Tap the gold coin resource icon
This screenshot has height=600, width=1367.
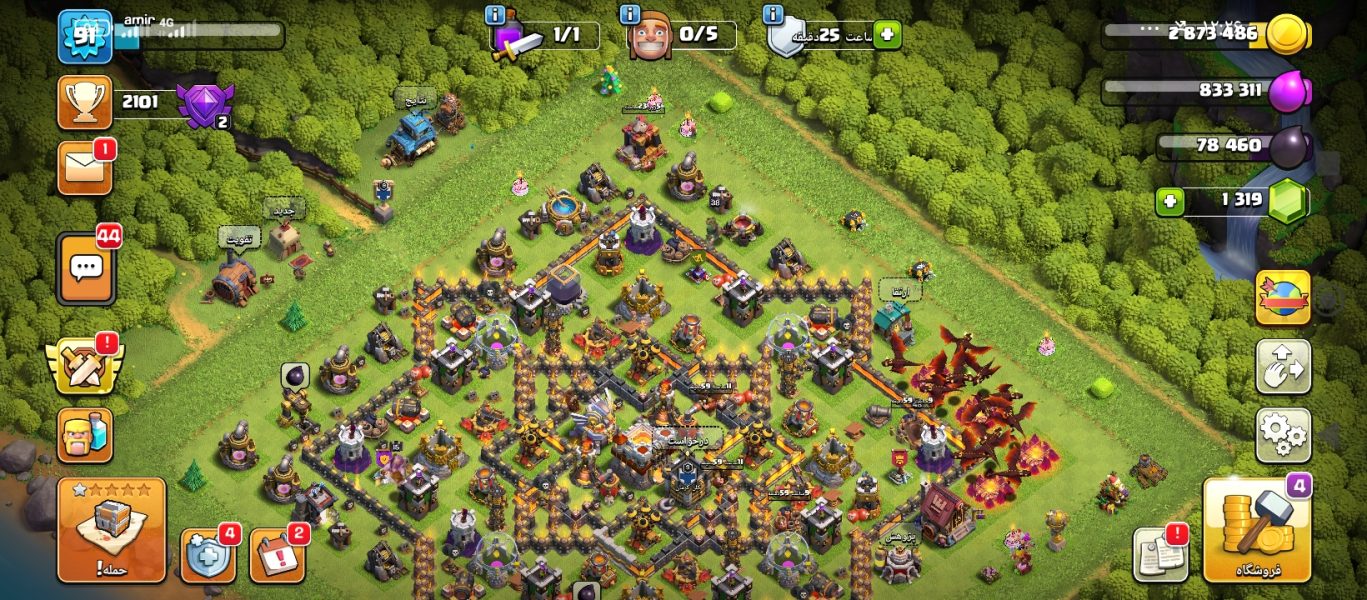pyautogui.click(x=1287, y=34)
